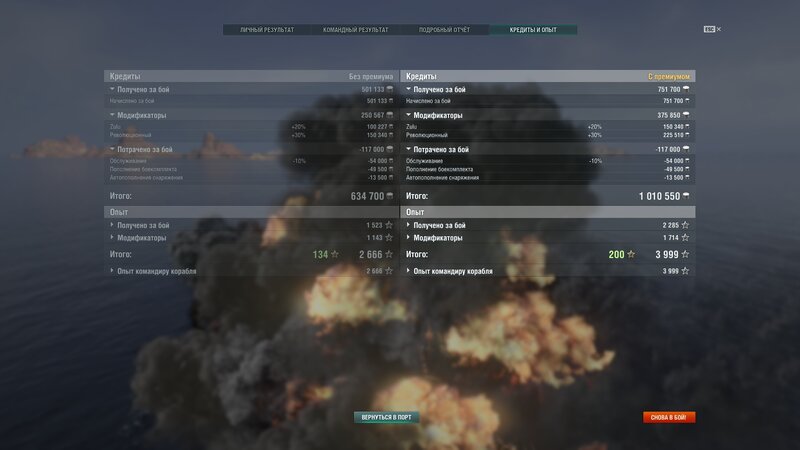Switch to the Личный результат tab
The width and height of the screenshot is (800, 450).
267,30
